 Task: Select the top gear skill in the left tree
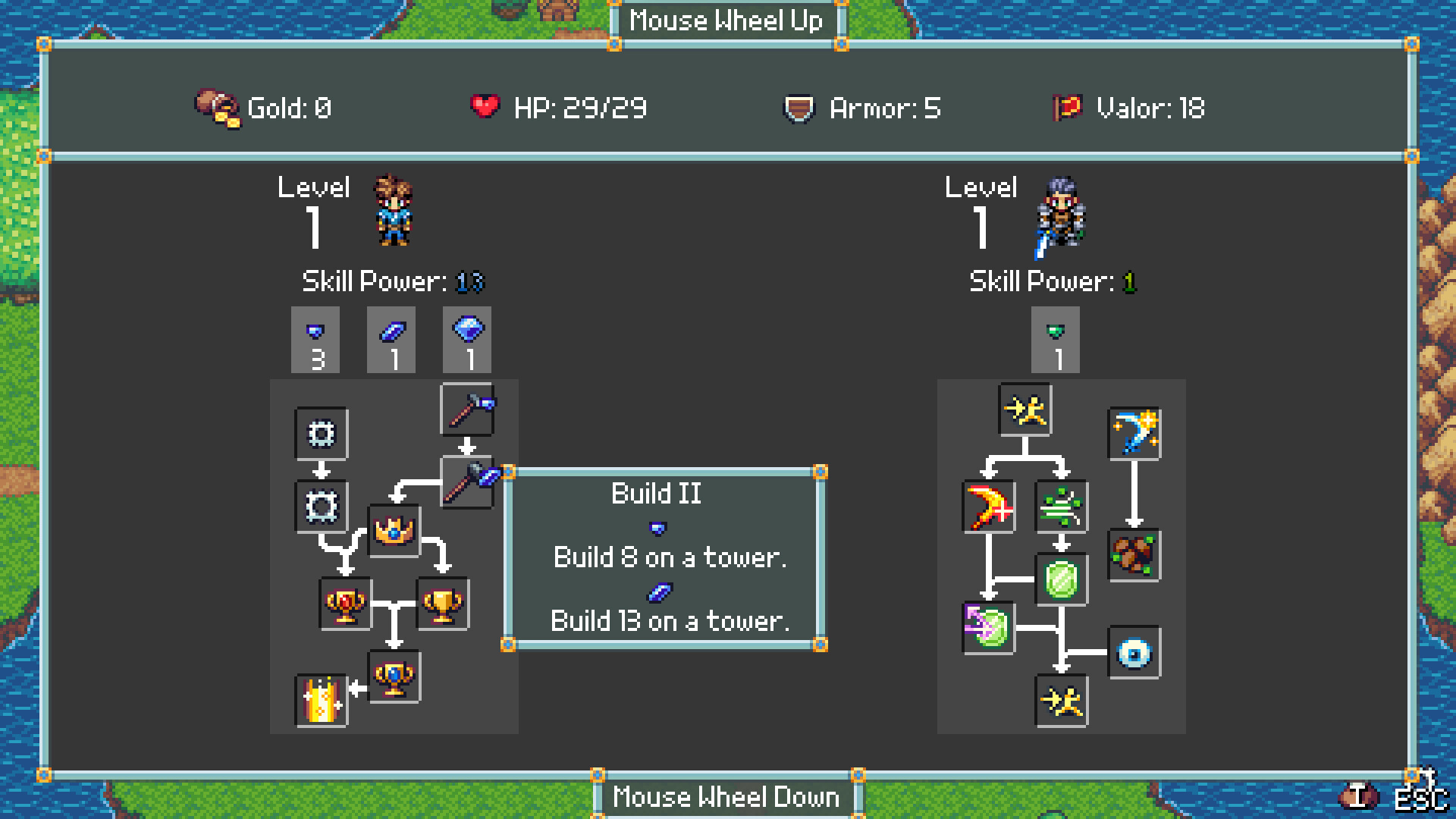coord(321,434)
